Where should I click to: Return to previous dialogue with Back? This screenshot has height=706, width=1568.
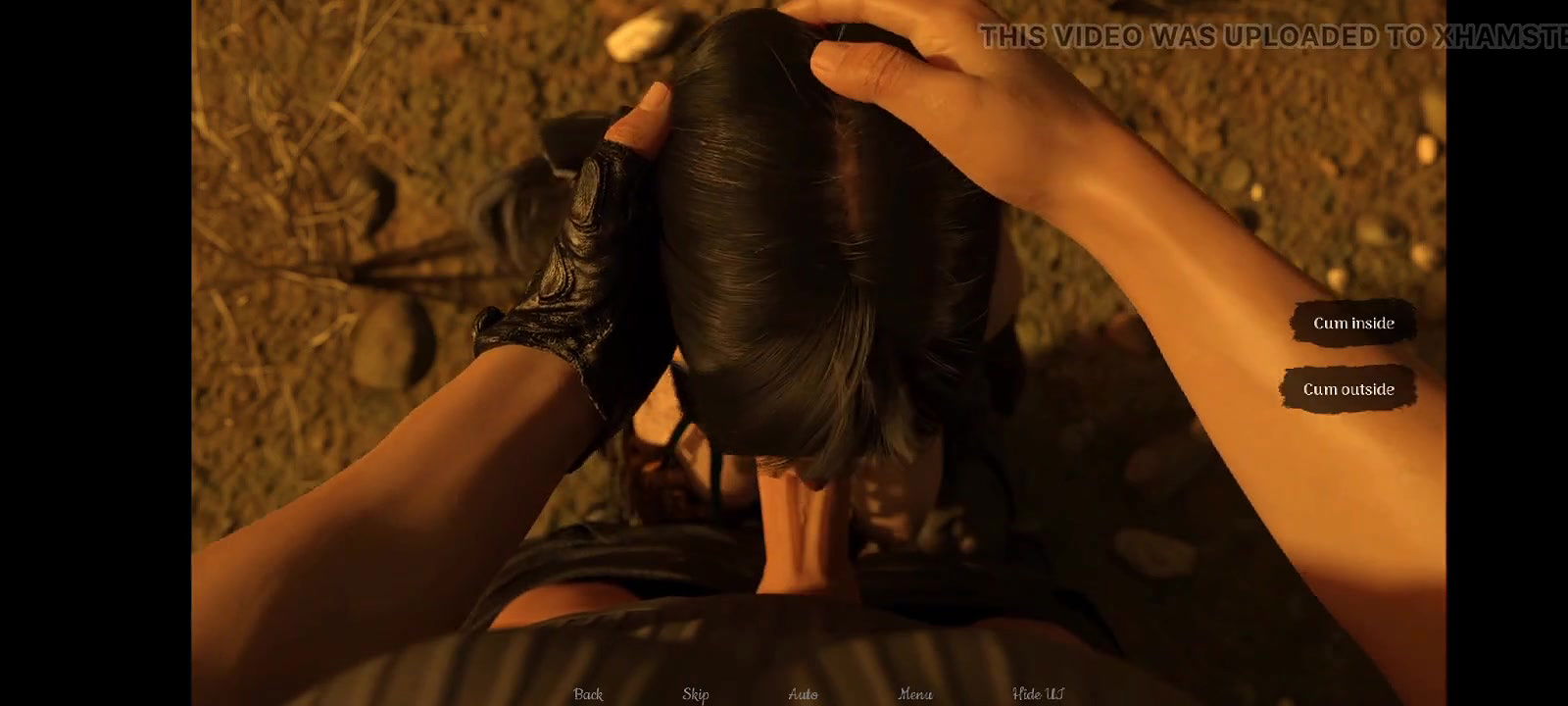click(x=586, y=693)
